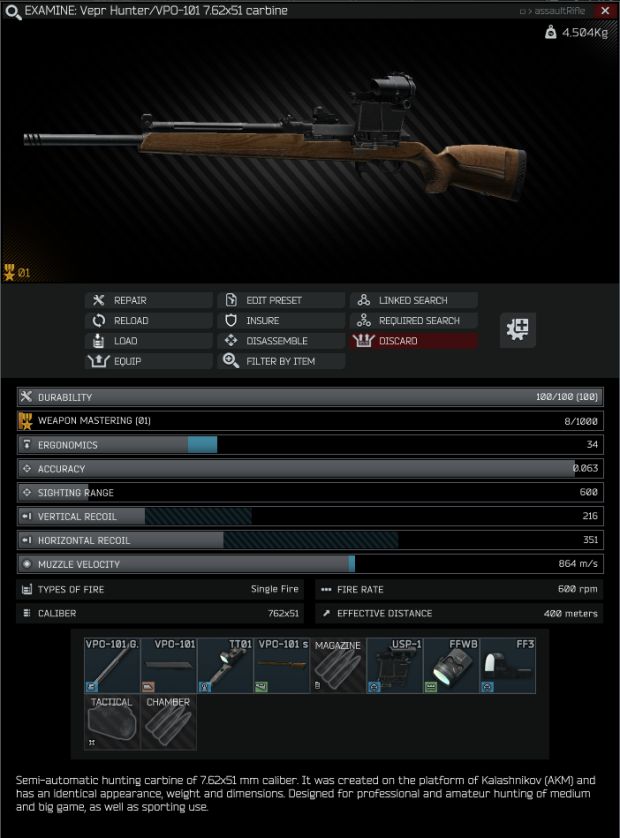The width and height of the screenshot is (620, 838).
Task: Disassemble the carbine
Action: coord(281,341)
